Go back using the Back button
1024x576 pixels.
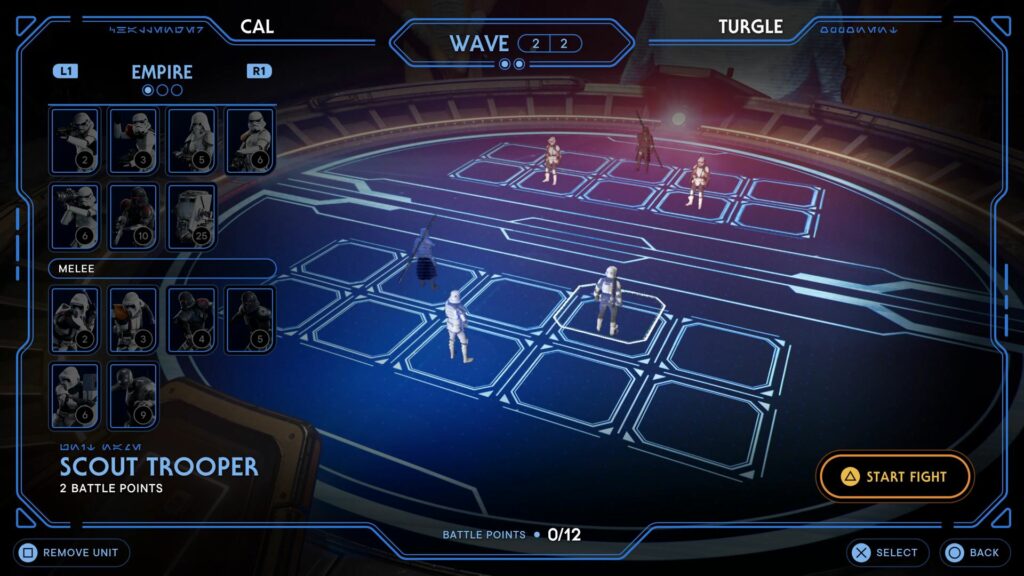(x=971, y=552)
